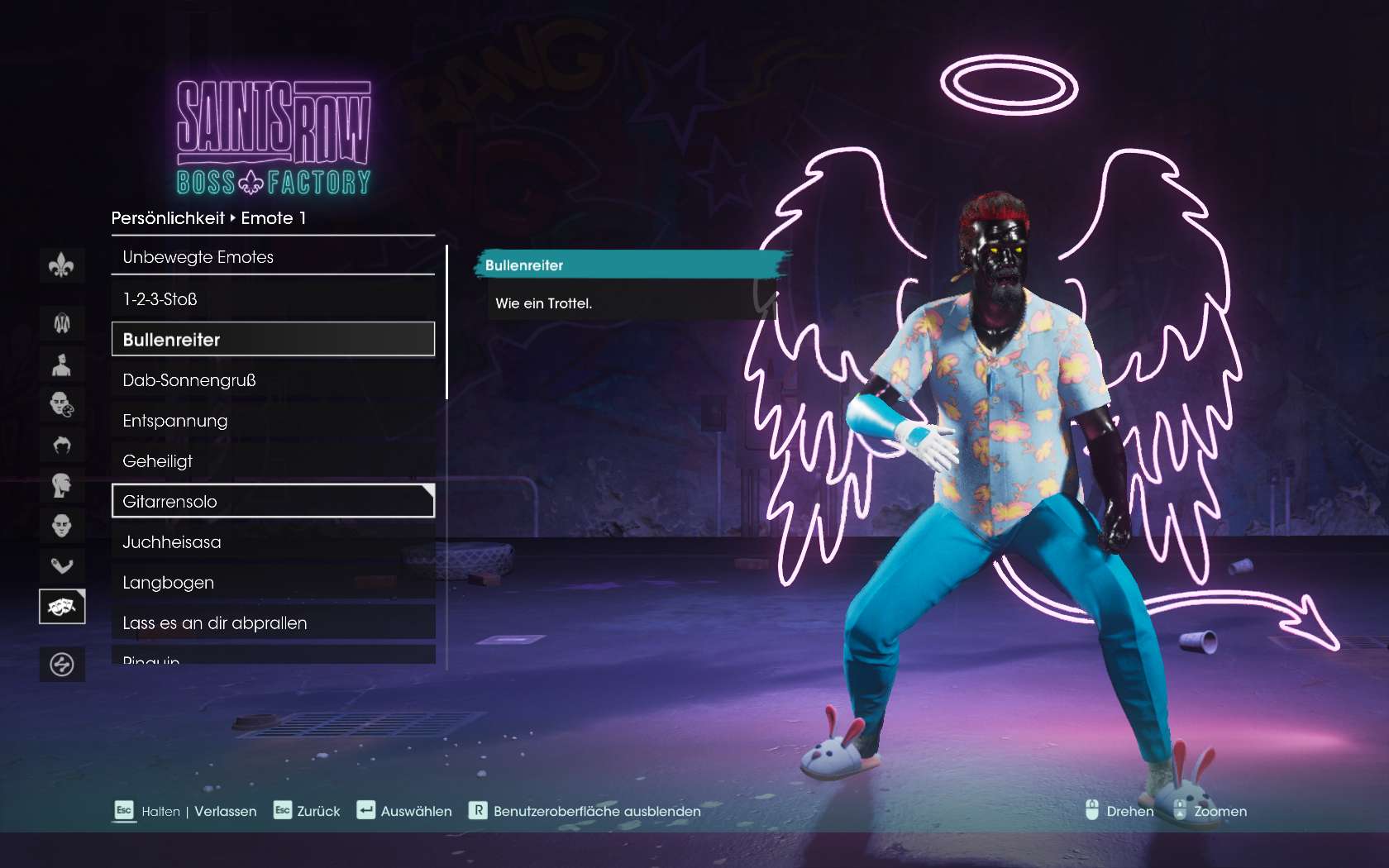Select the Gitarrensolo emote

(273, 501)
